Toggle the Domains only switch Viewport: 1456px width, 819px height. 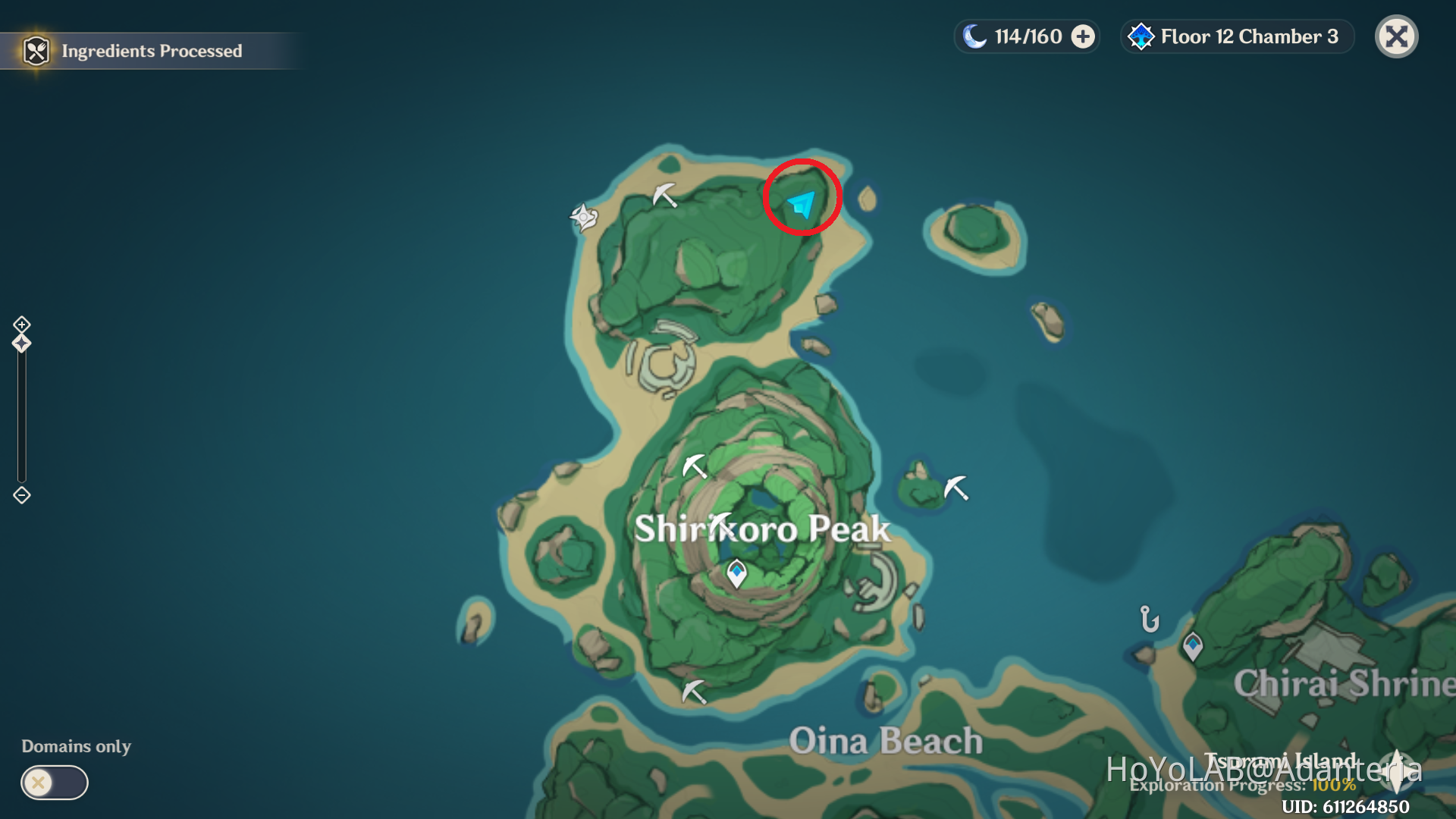52,782
